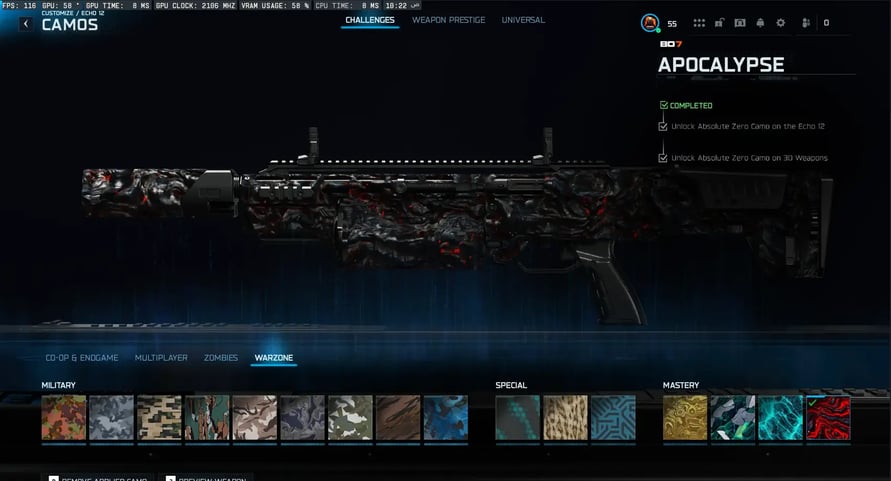Select the cyan crystal mastery camo
This screenshot has width=891, height=481.
pyautogui.click(x=780, y=417)
